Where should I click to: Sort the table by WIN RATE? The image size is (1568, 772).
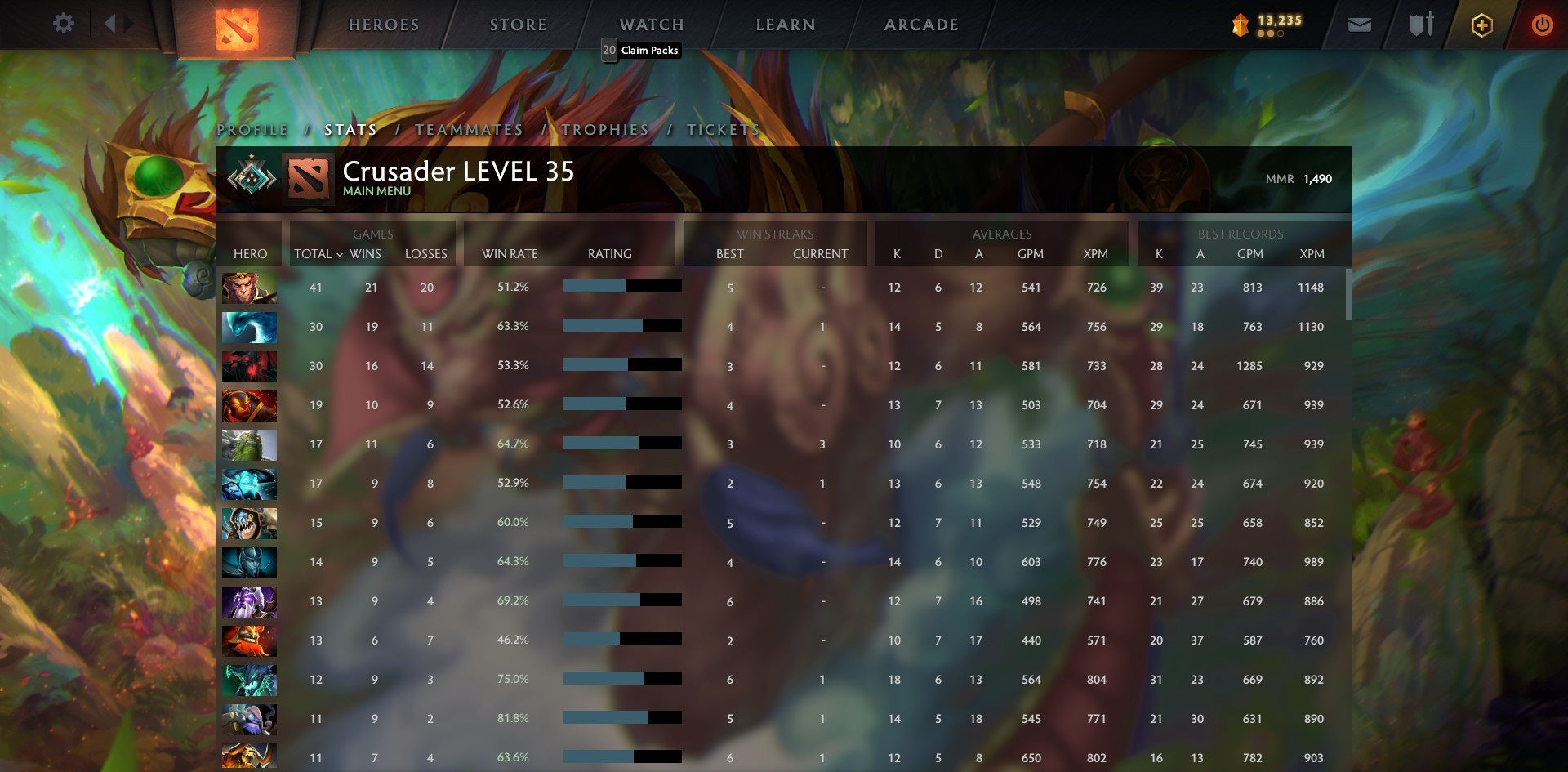click(x=510, y=254)
